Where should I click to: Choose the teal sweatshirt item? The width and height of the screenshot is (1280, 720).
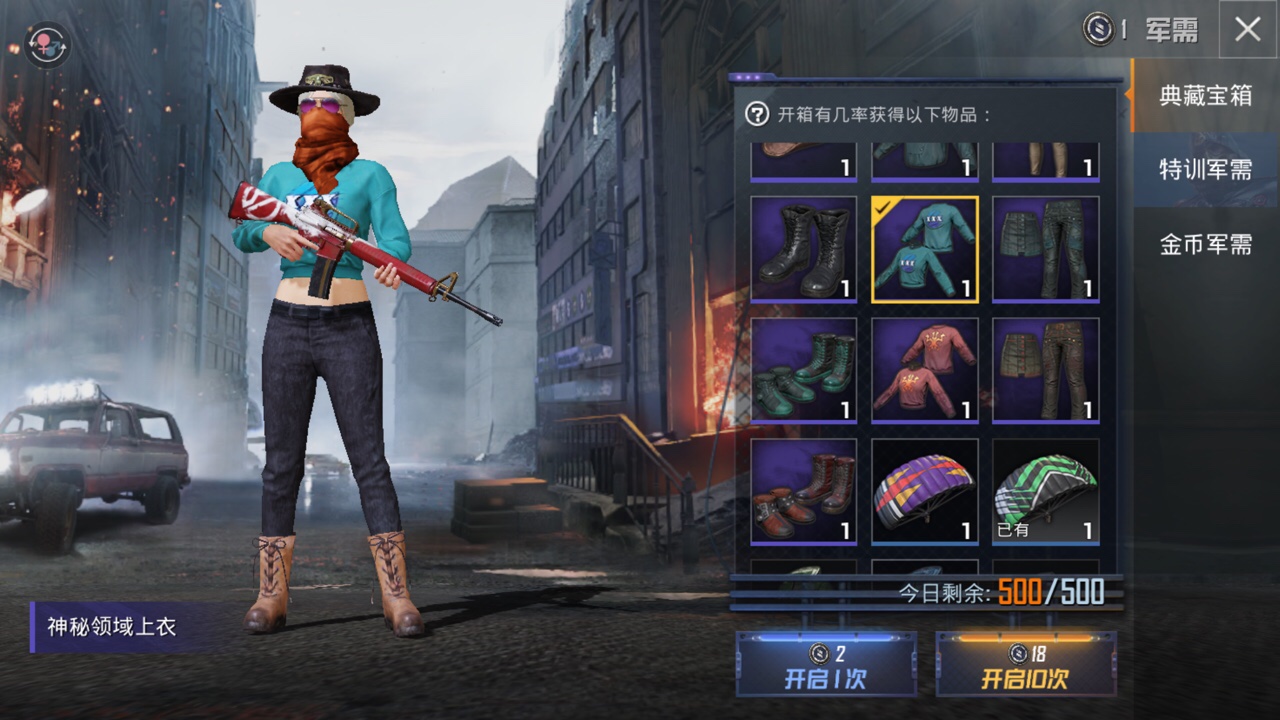tap(925, 249)
